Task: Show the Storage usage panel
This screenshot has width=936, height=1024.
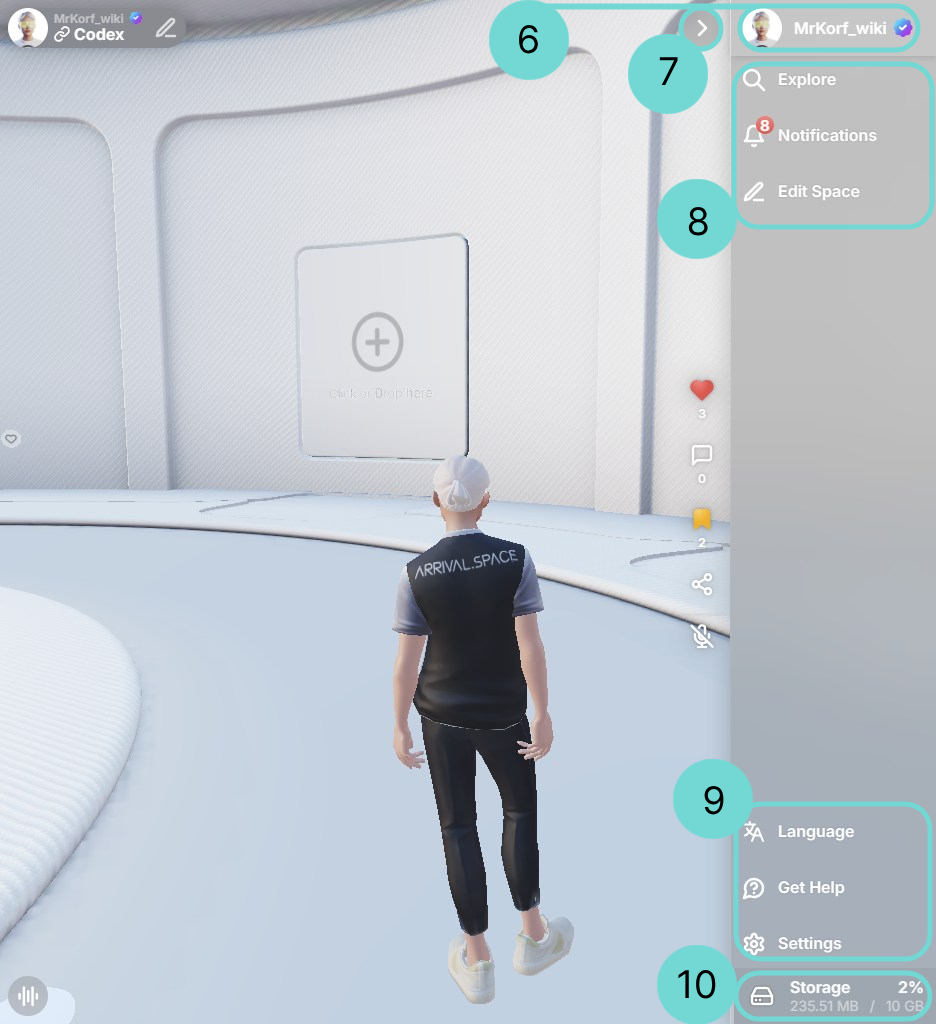Action: point(834,996)
